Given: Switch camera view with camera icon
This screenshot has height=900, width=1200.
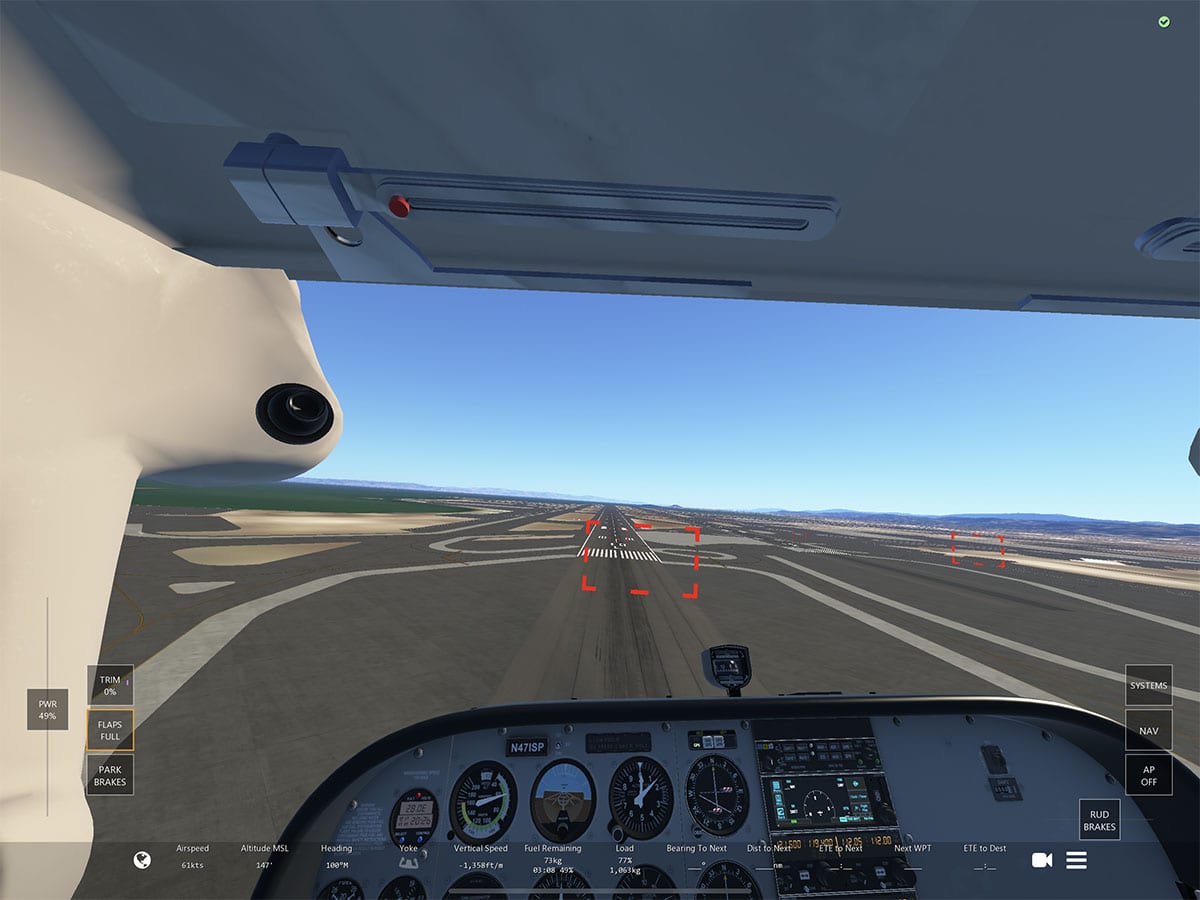Looking at the screenshot, I should click(x=1042, y=860).
